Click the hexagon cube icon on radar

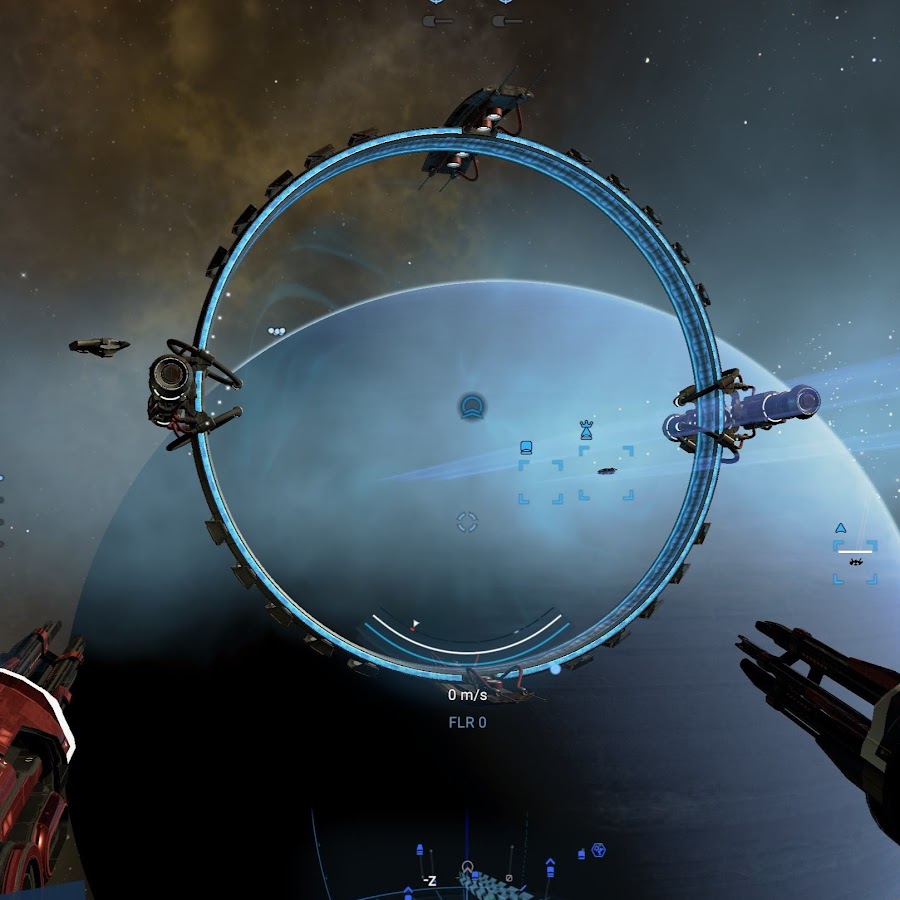tap(598, 850)
